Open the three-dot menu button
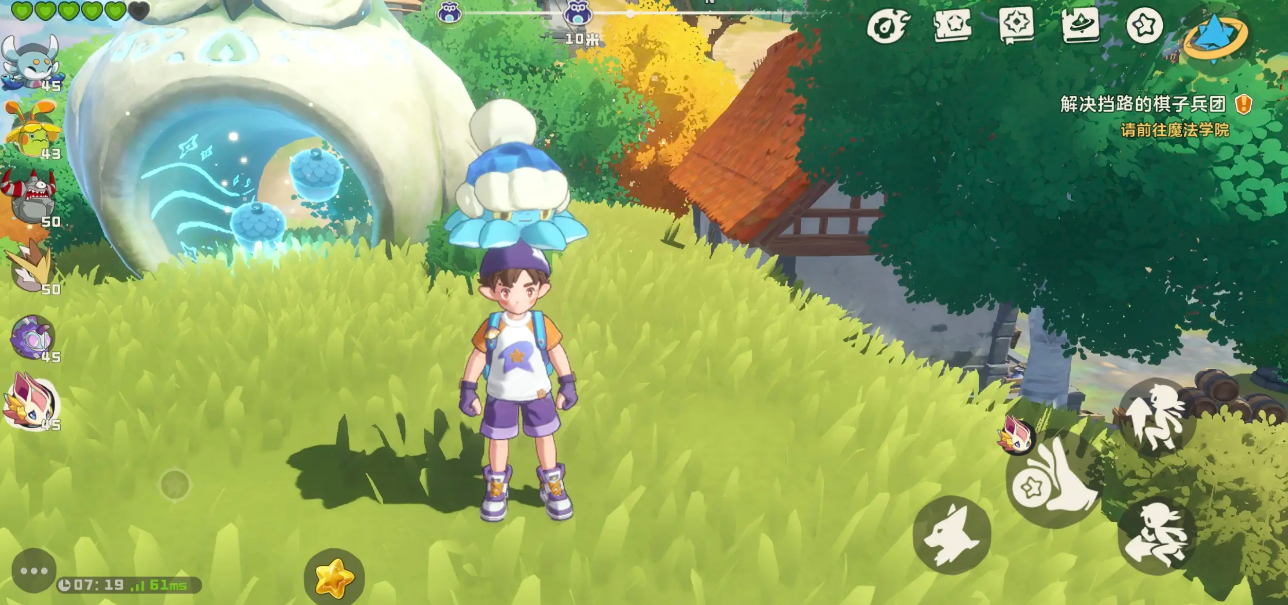1288x605 pixels. [34, 571]
